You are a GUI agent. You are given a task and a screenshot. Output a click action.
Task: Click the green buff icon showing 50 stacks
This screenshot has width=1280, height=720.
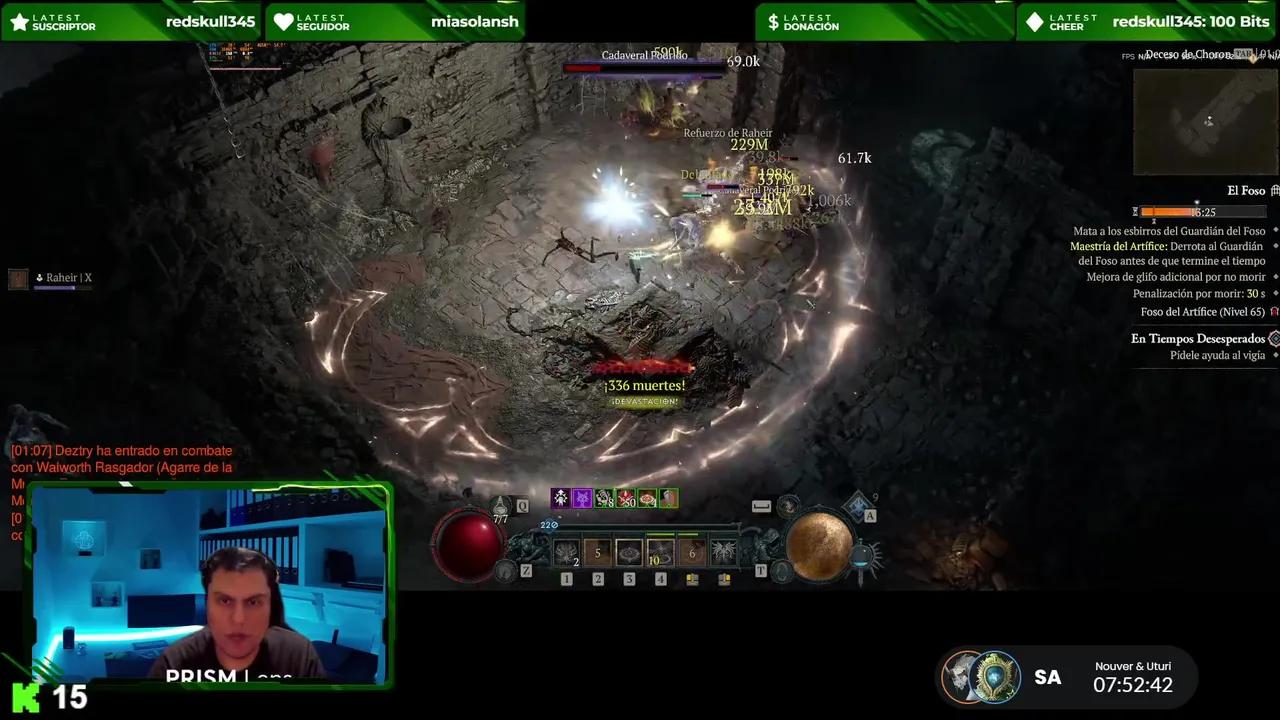[x=625, y=499]
